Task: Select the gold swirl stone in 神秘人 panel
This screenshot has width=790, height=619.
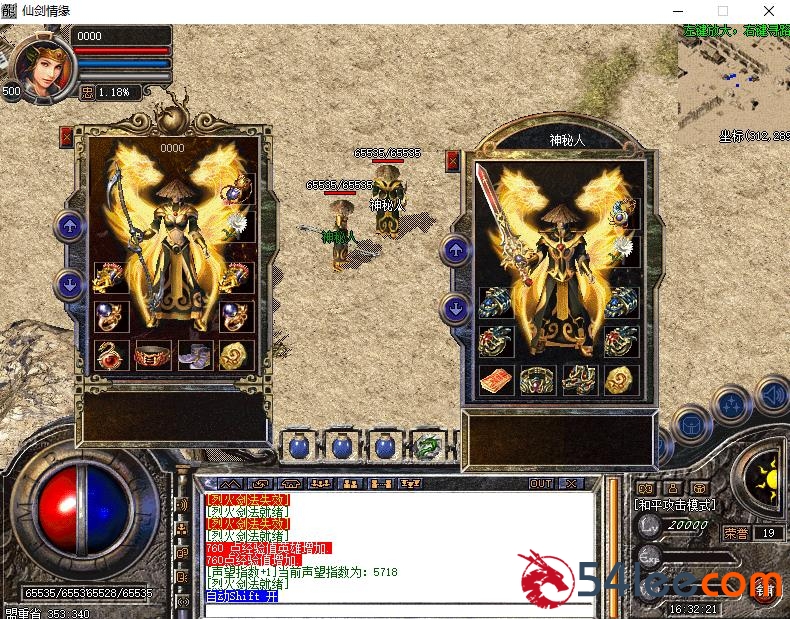Action: pyautogui.click(x=621, y=379)
